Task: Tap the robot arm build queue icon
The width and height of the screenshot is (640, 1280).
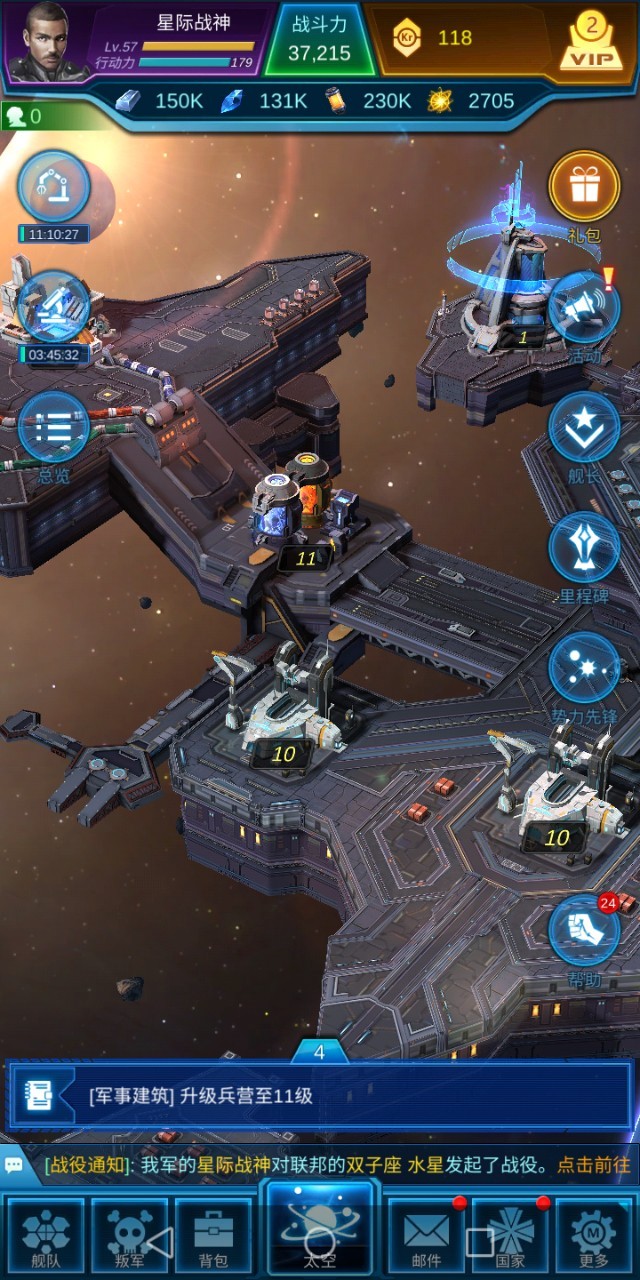Action: pyautogui.click(x=54, y=187)
